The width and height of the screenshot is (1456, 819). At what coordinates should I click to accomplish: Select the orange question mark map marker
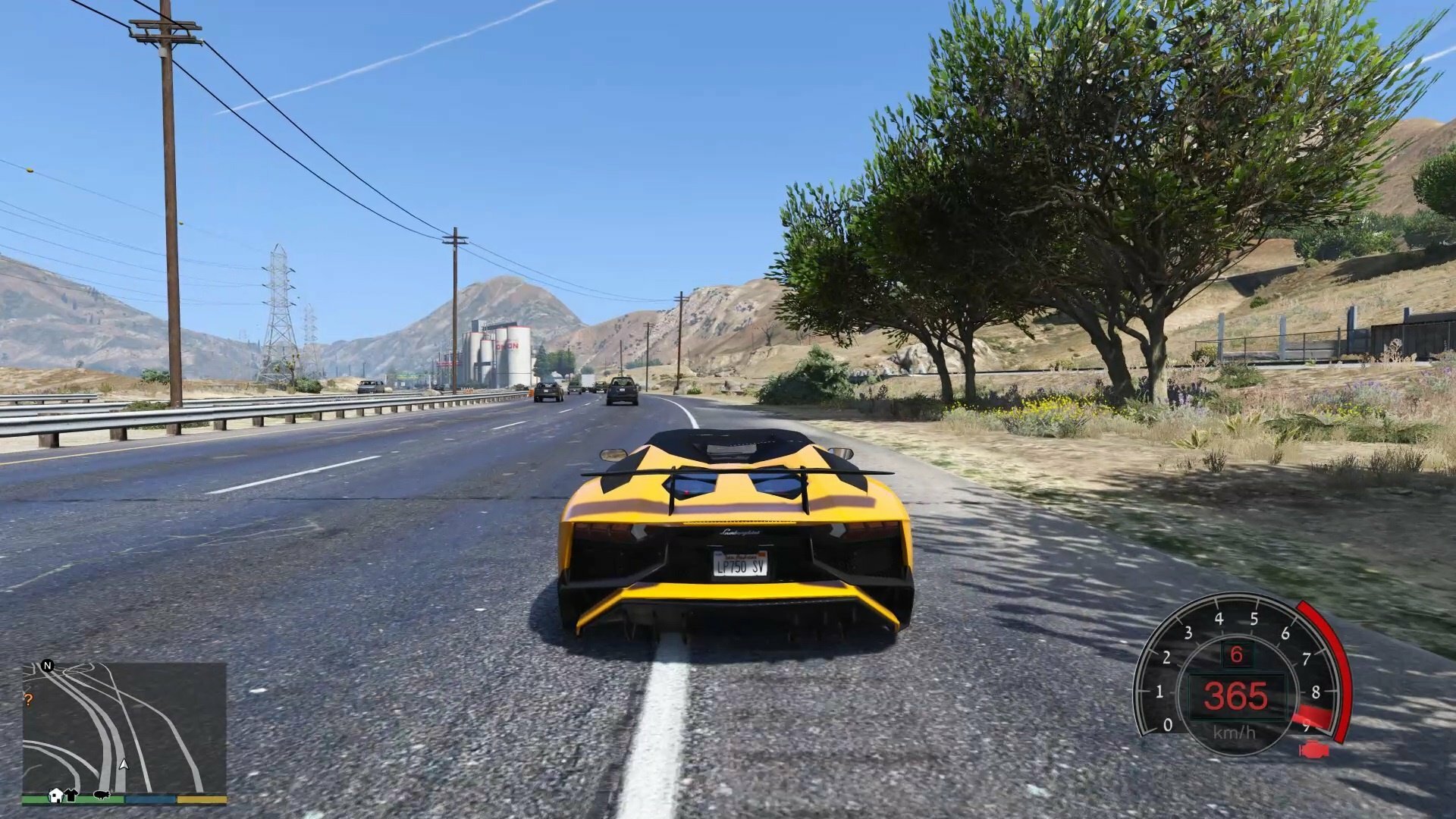[x=29, y=700]
